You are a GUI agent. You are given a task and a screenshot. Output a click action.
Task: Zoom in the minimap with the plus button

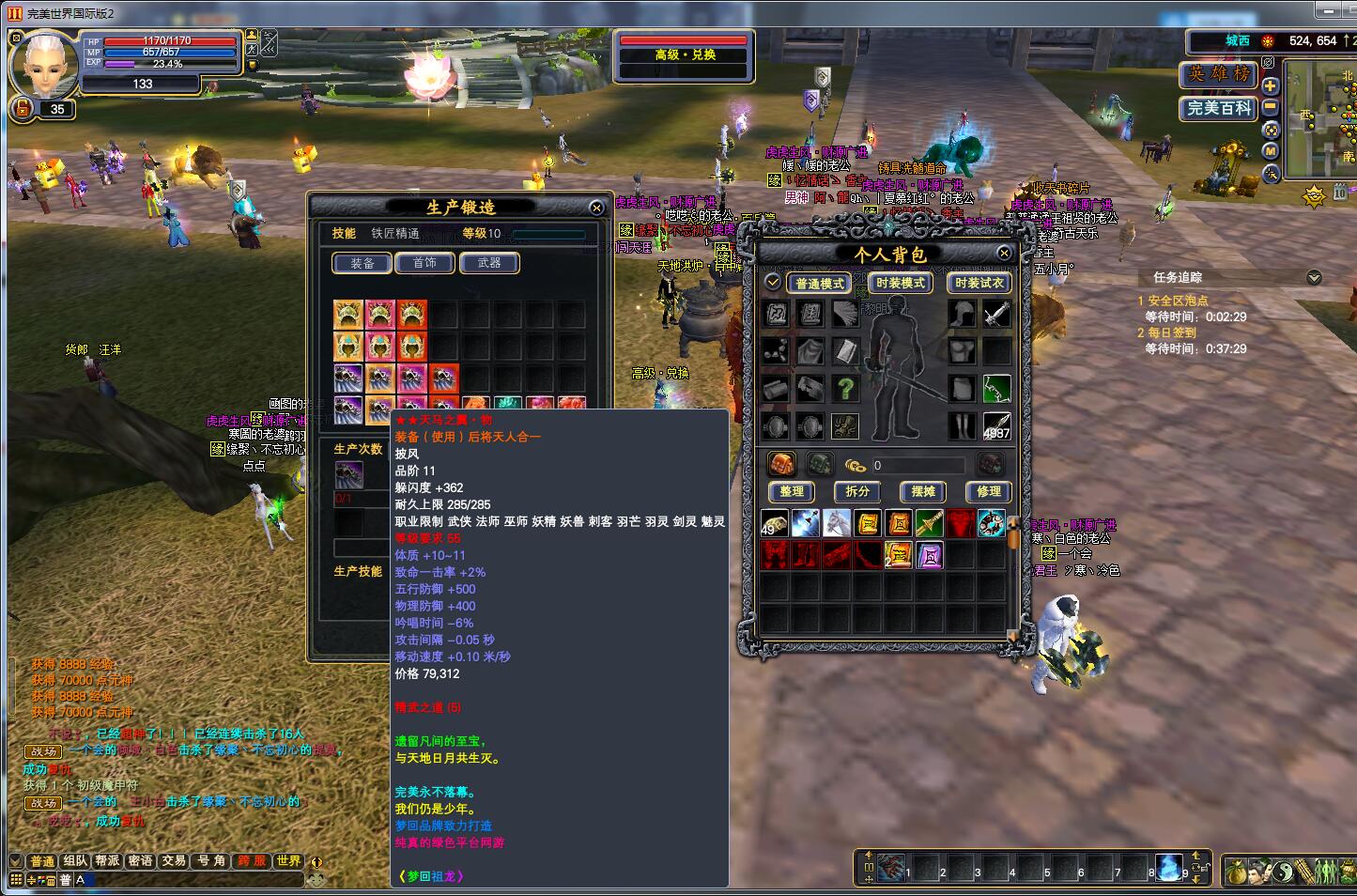(x=1271, y=85)
